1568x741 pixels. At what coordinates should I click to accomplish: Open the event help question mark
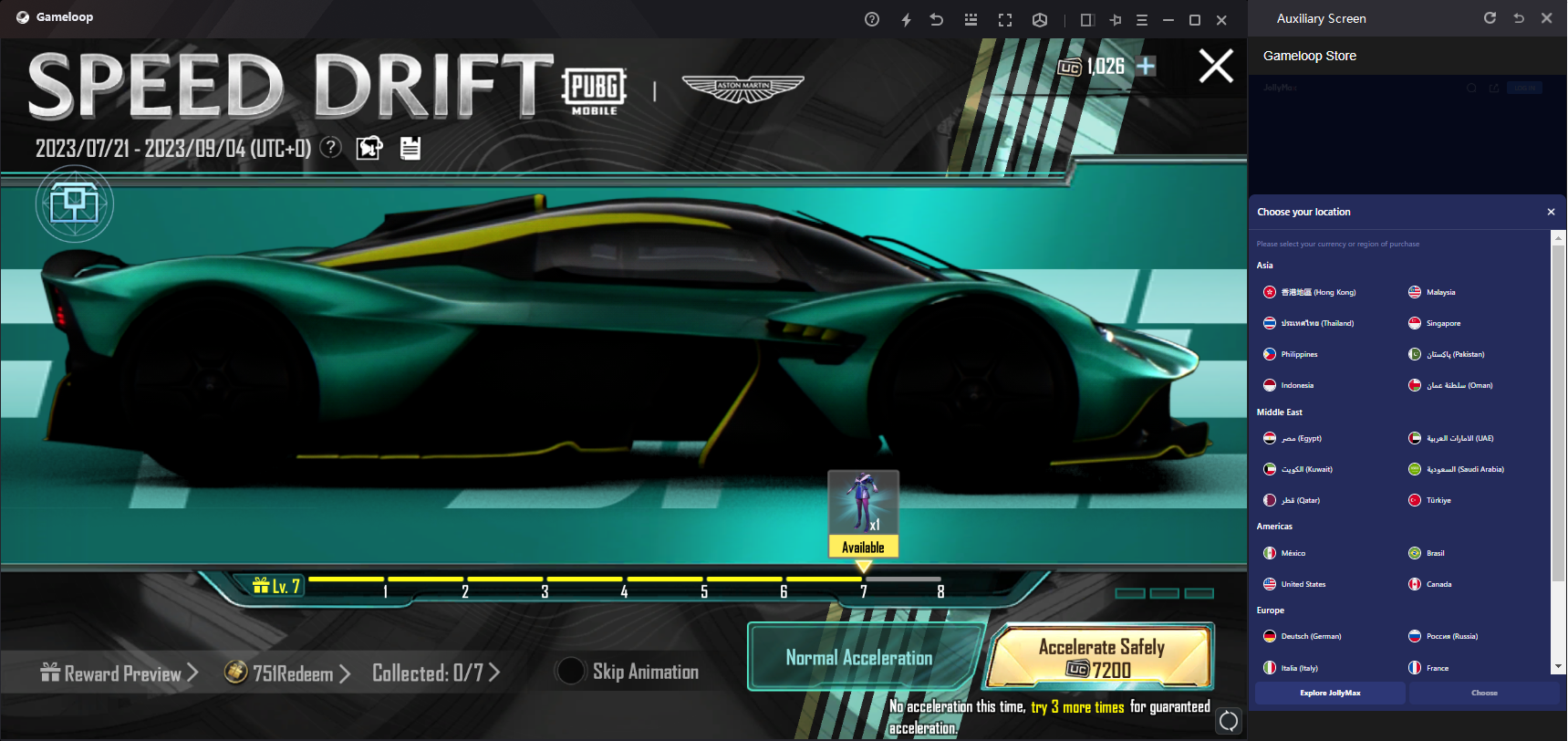(331, 147)
